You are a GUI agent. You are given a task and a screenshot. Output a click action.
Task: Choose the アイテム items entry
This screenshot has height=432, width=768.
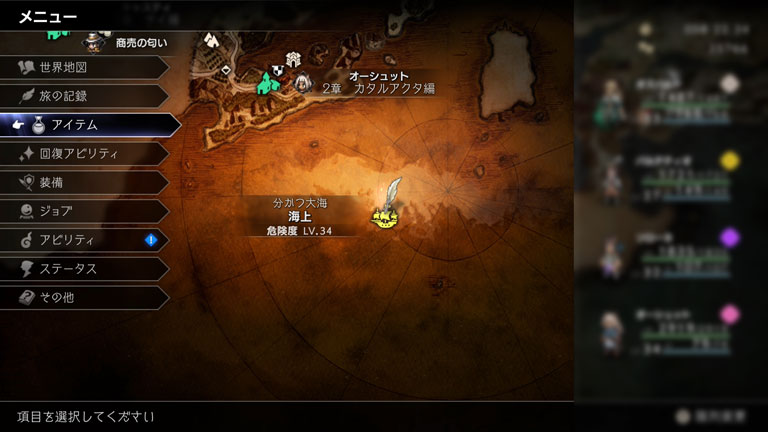click(x=88, y=125)
